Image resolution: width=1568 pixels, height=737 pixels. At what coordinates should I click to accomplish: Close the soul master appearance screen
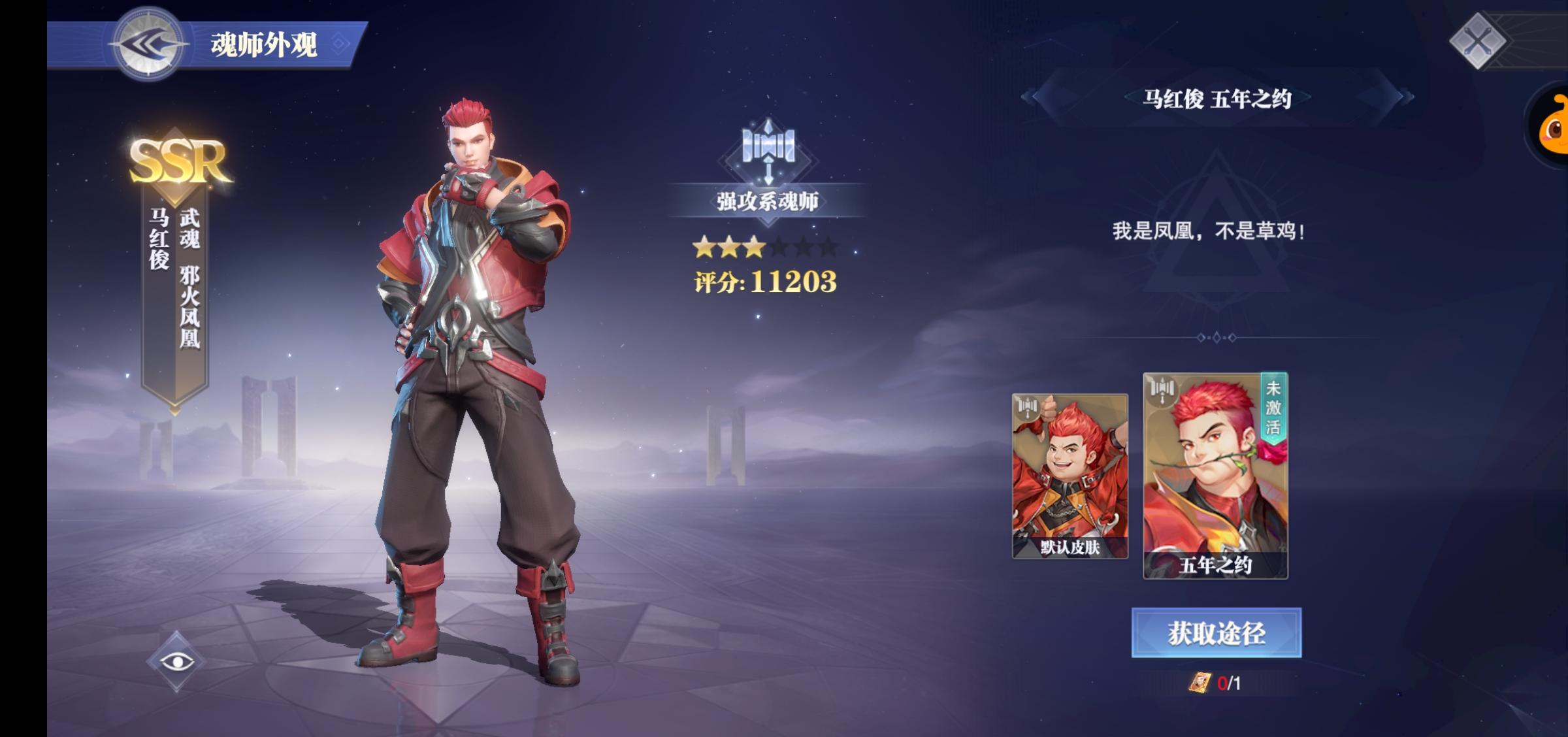point(1478,42)
